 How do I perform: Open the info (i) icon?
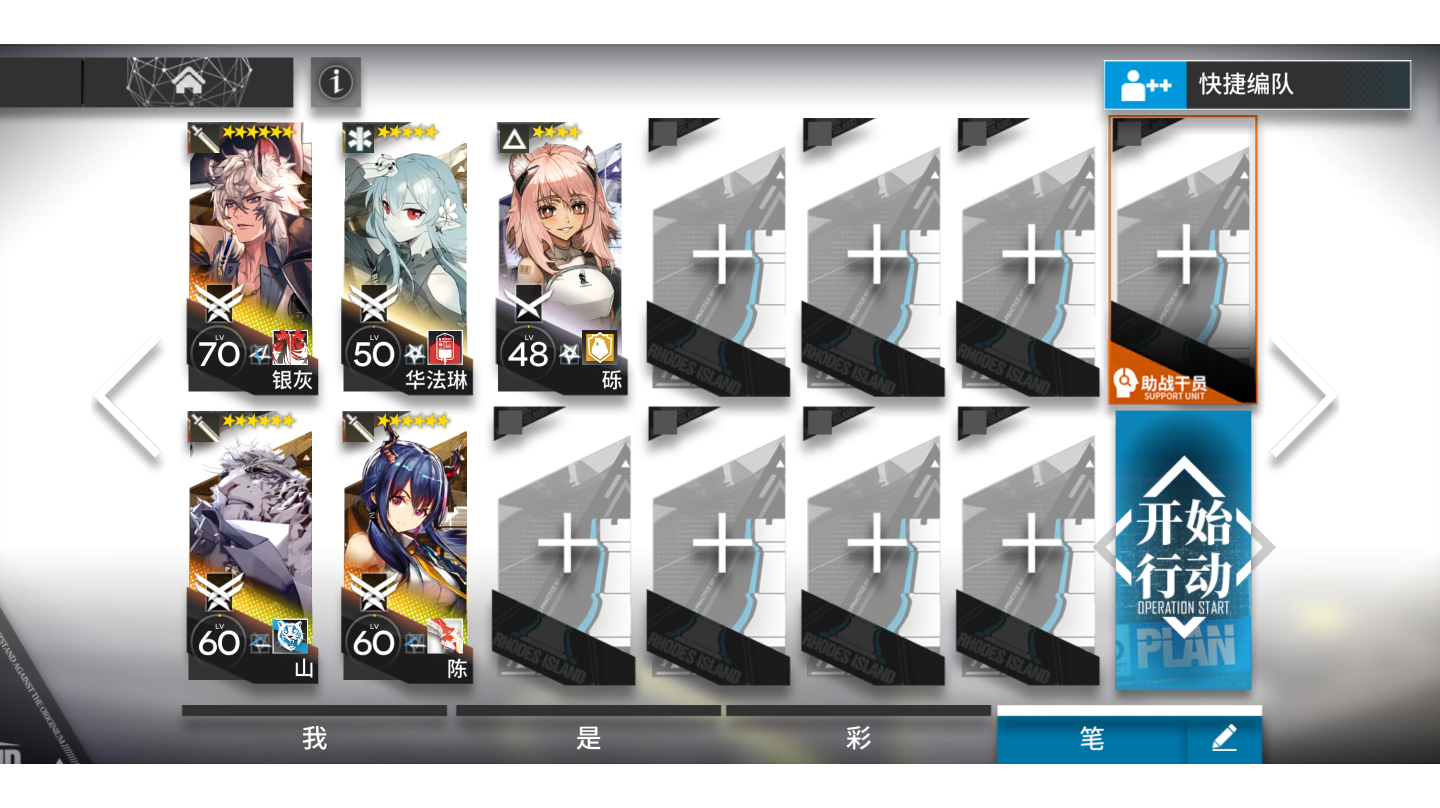pyautogui.click(x=335, y=82)
